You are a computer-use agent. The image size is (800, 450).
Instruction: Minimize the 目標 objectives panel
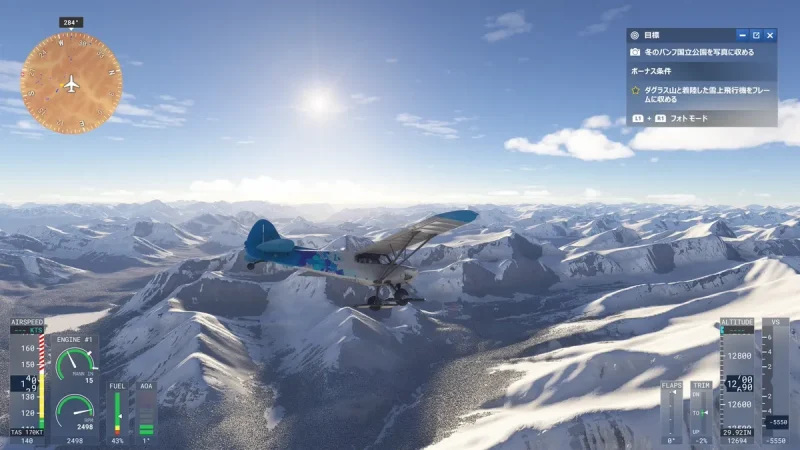(x=742, y=35)
